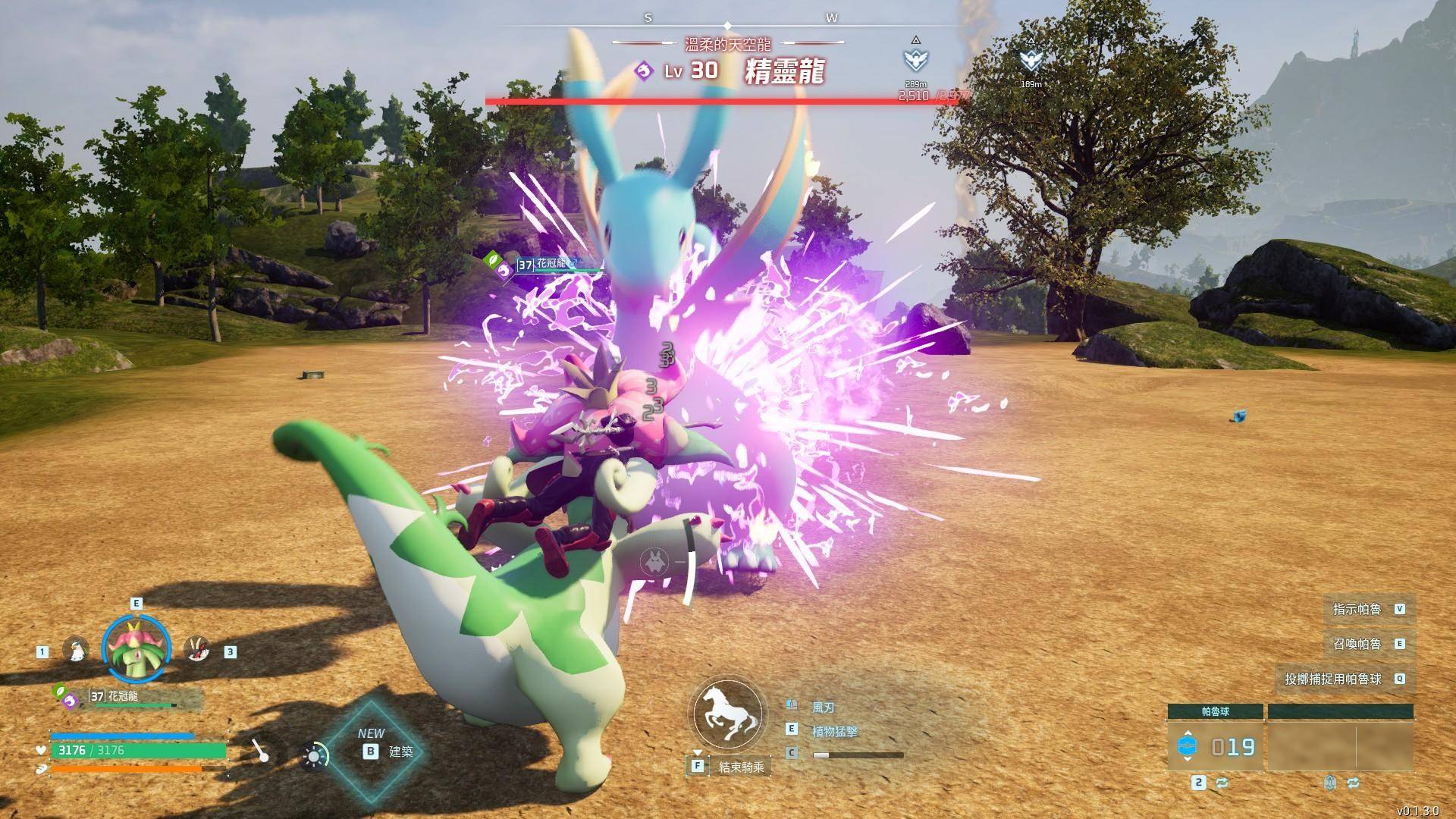The image size is (1456, 819).
Task: Activate the 風刃 skill
Action: [x=824, y=707]
